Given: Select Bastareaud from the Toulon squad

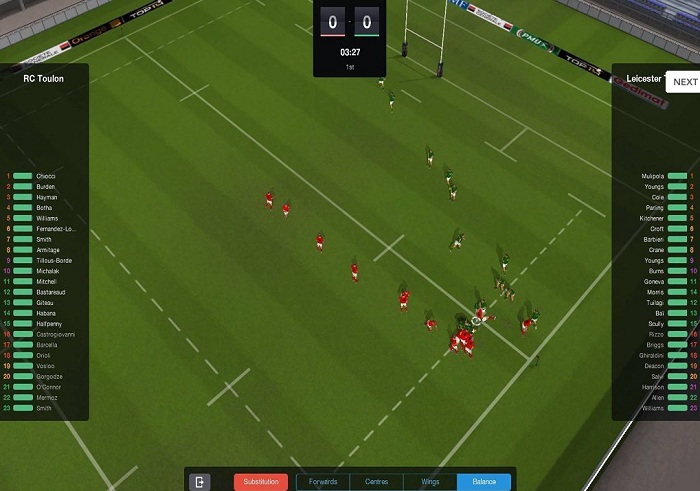Looking at the screenshot, I should [x=51, y=292].
